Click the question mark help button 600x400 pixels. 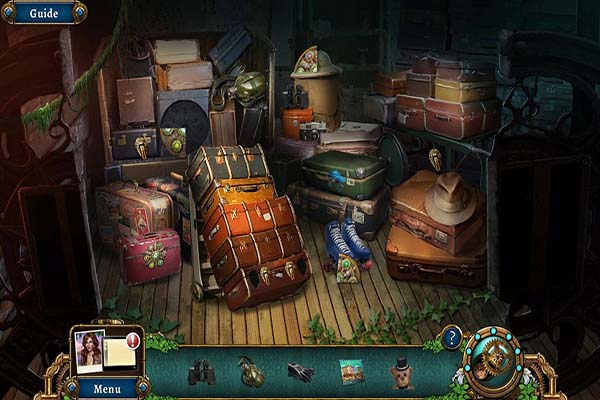[x=452, y=337]
